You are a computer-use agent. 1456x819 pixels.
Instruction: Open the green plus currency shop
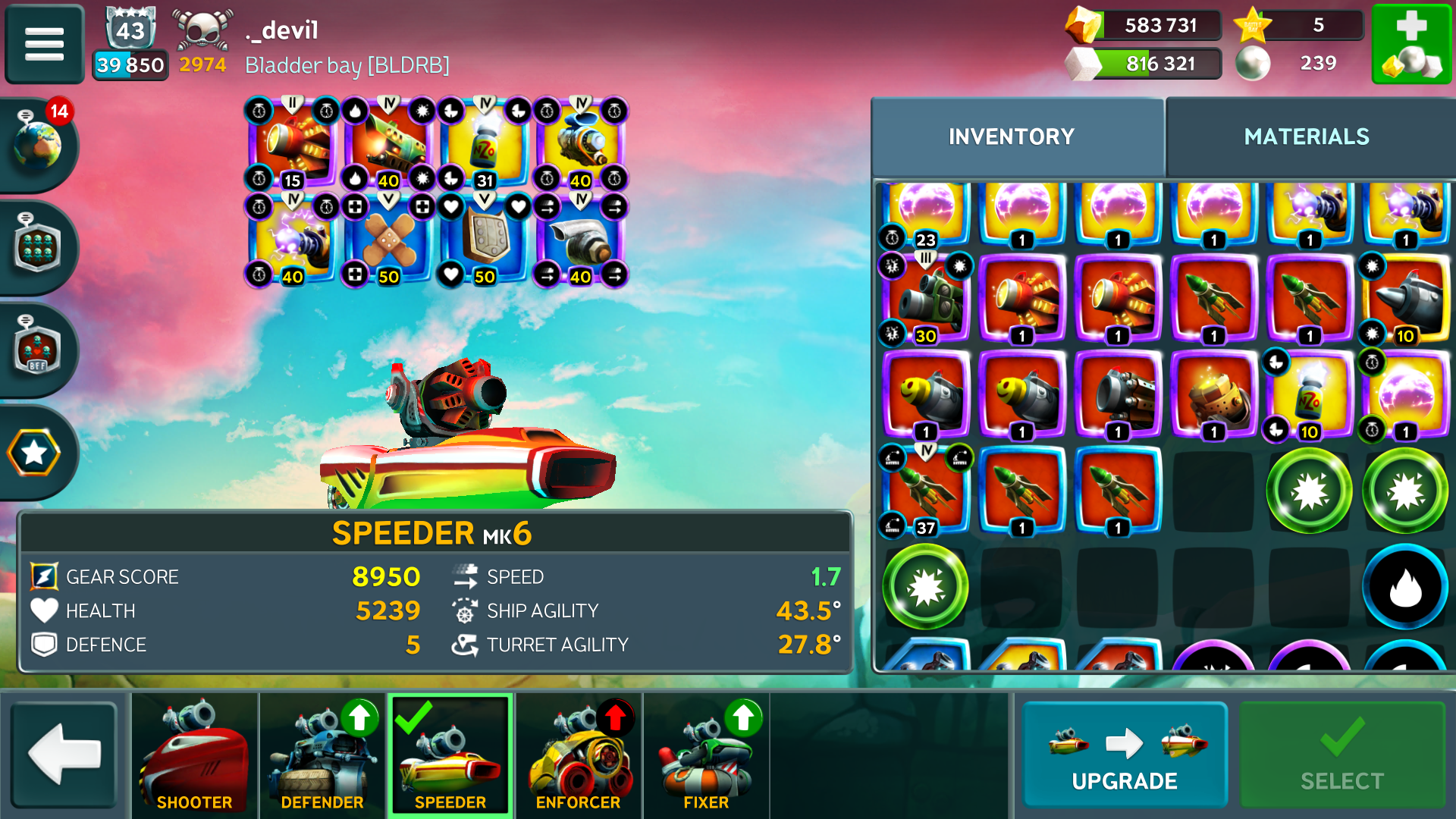pyautogui.click(x=1410, y=44)
